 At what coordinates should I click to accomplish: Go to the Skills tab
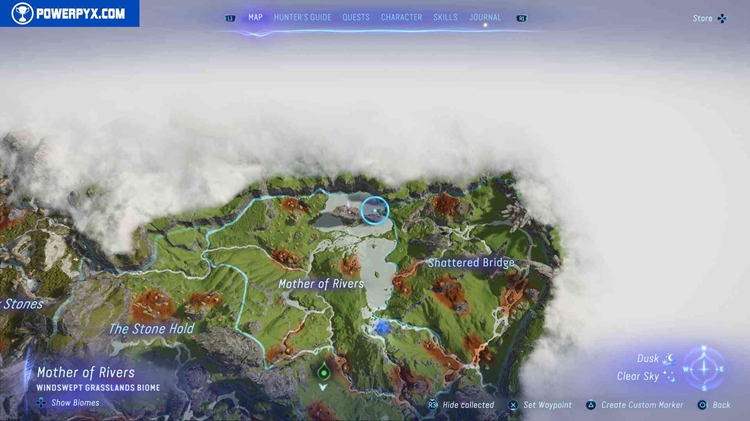tap(446, 17)
